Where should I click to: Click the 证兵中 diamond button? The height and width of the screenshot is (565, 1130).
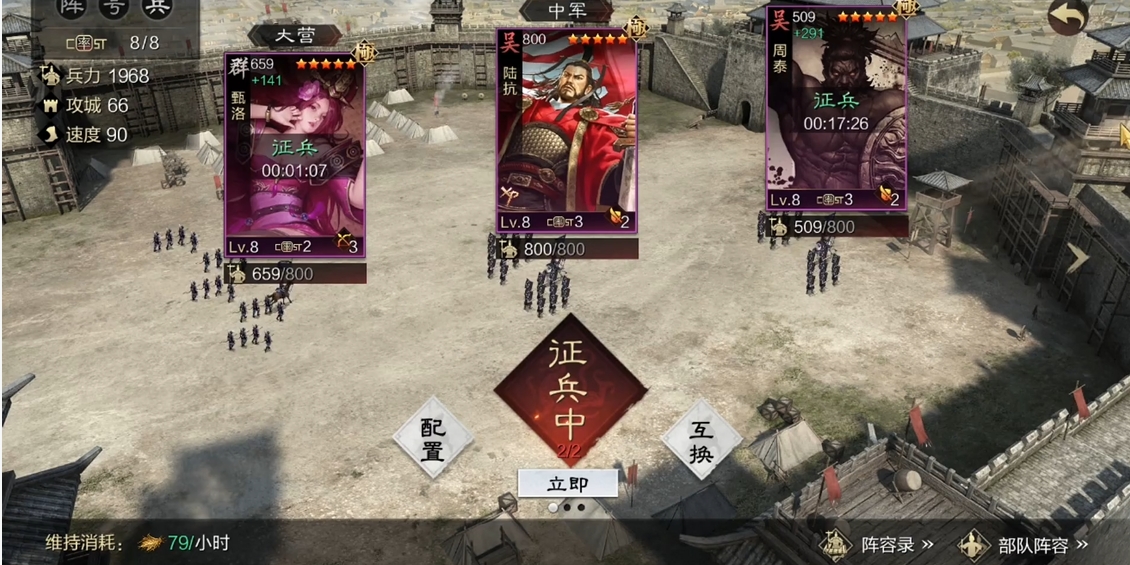coord(569,389)
